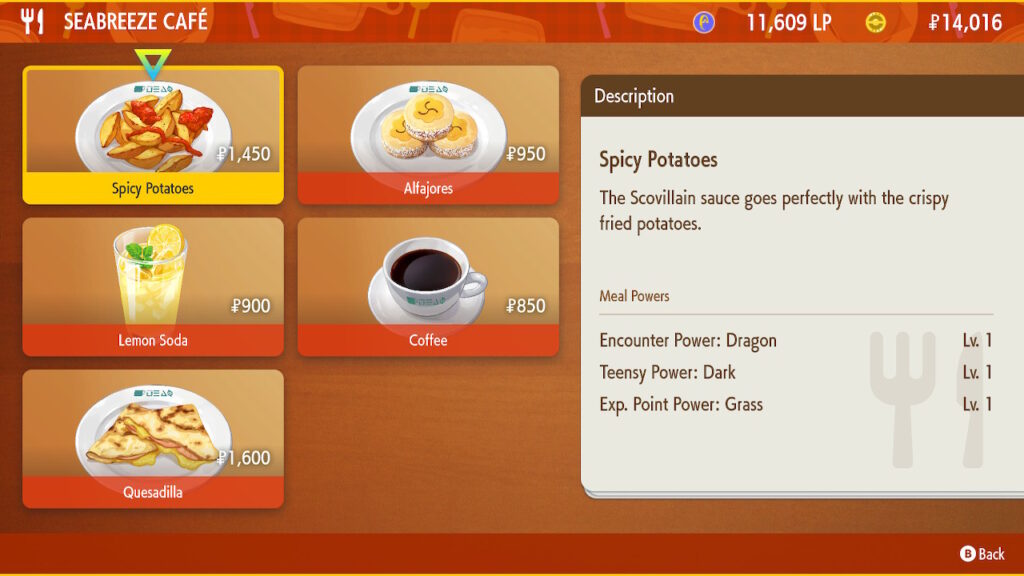
Task: Pick the Coffee menu item
Action: click(x=428, y=287)
